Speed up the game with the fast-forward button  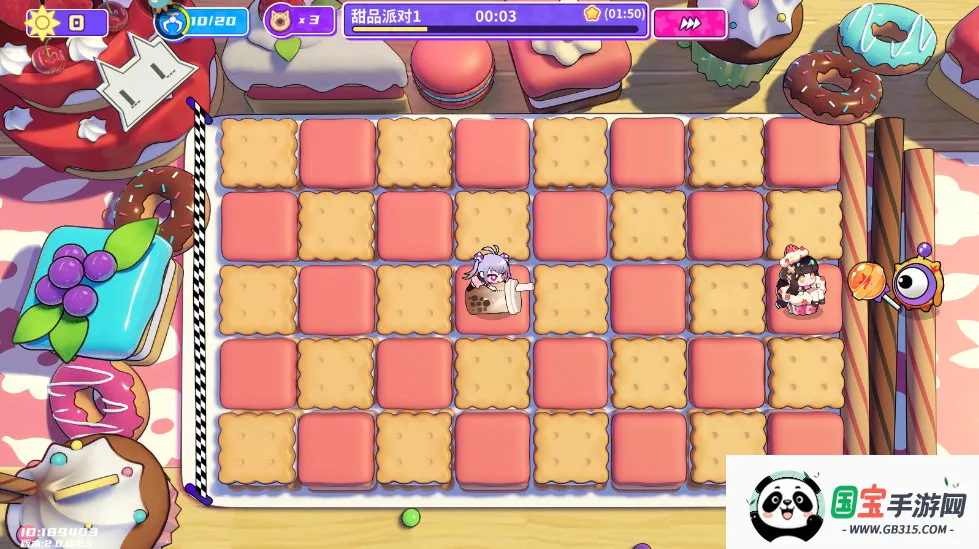(x=689, y=24)
